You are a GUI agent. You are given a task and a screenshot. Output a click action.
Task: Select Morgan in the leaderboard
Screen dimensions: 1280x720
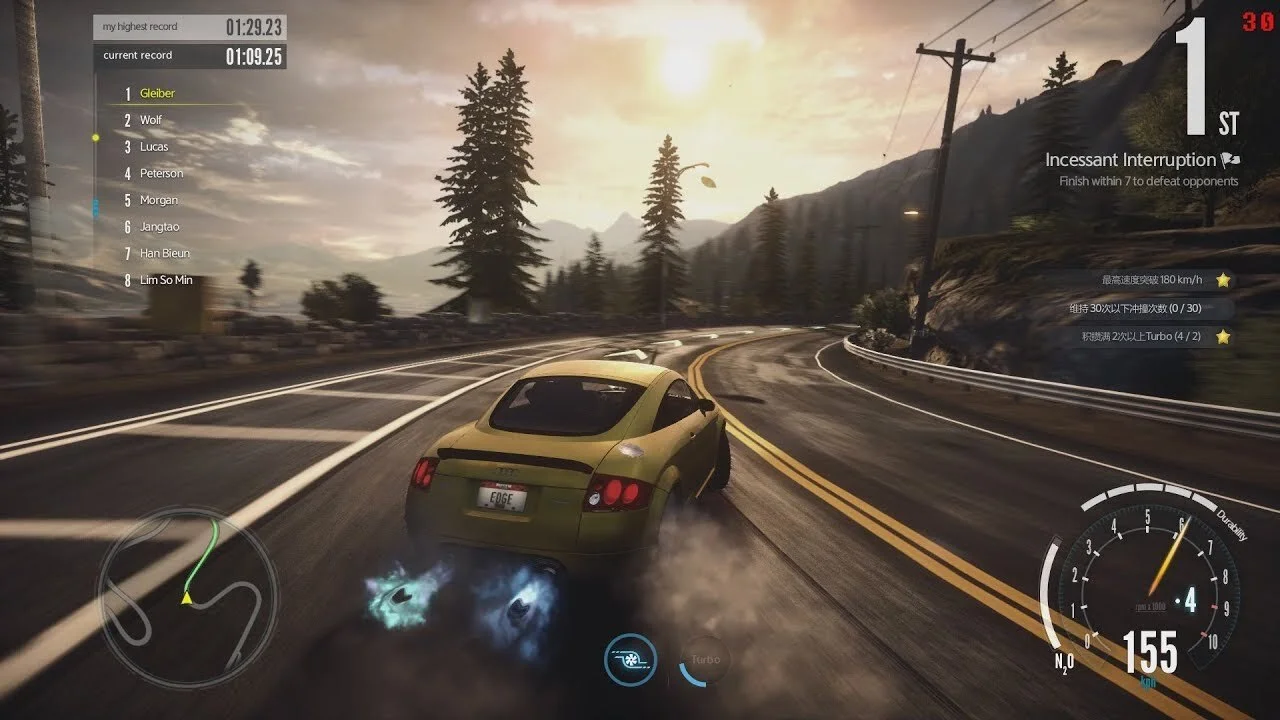[158, 200]
